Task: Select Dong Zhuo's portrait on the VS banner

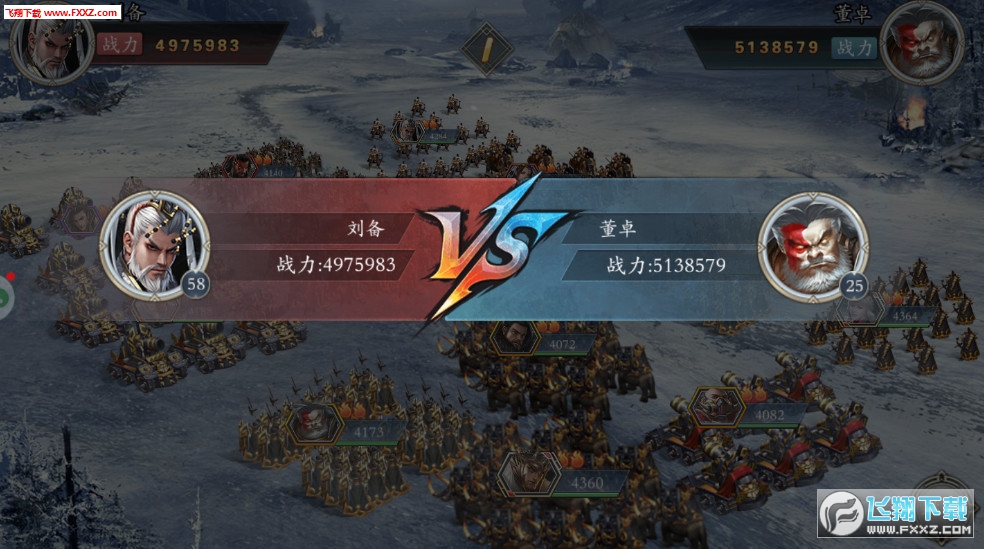Action: coord(812,245)
